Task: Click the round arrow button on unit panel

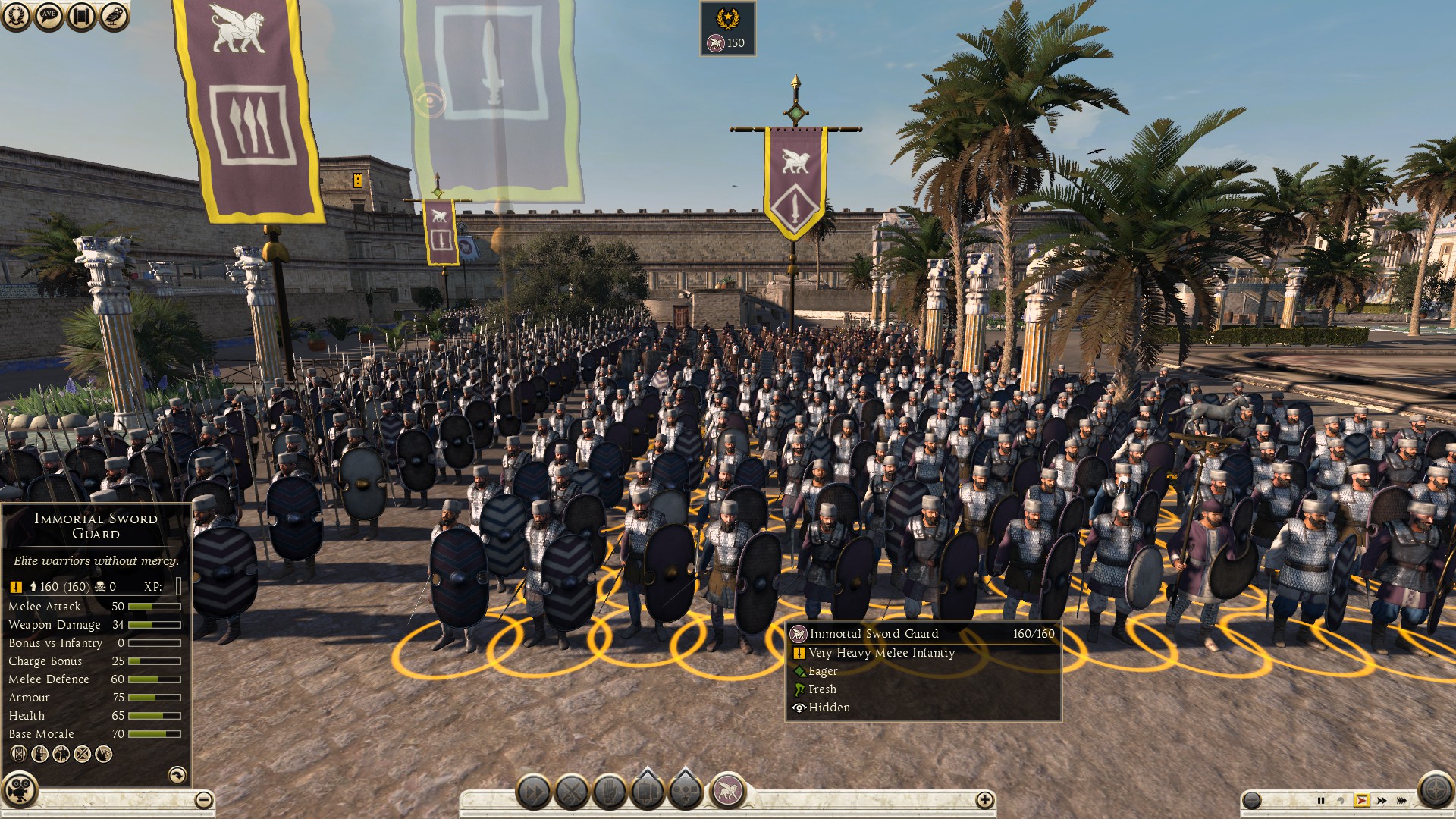Action: pyautogui.click(x=177, y=774)
